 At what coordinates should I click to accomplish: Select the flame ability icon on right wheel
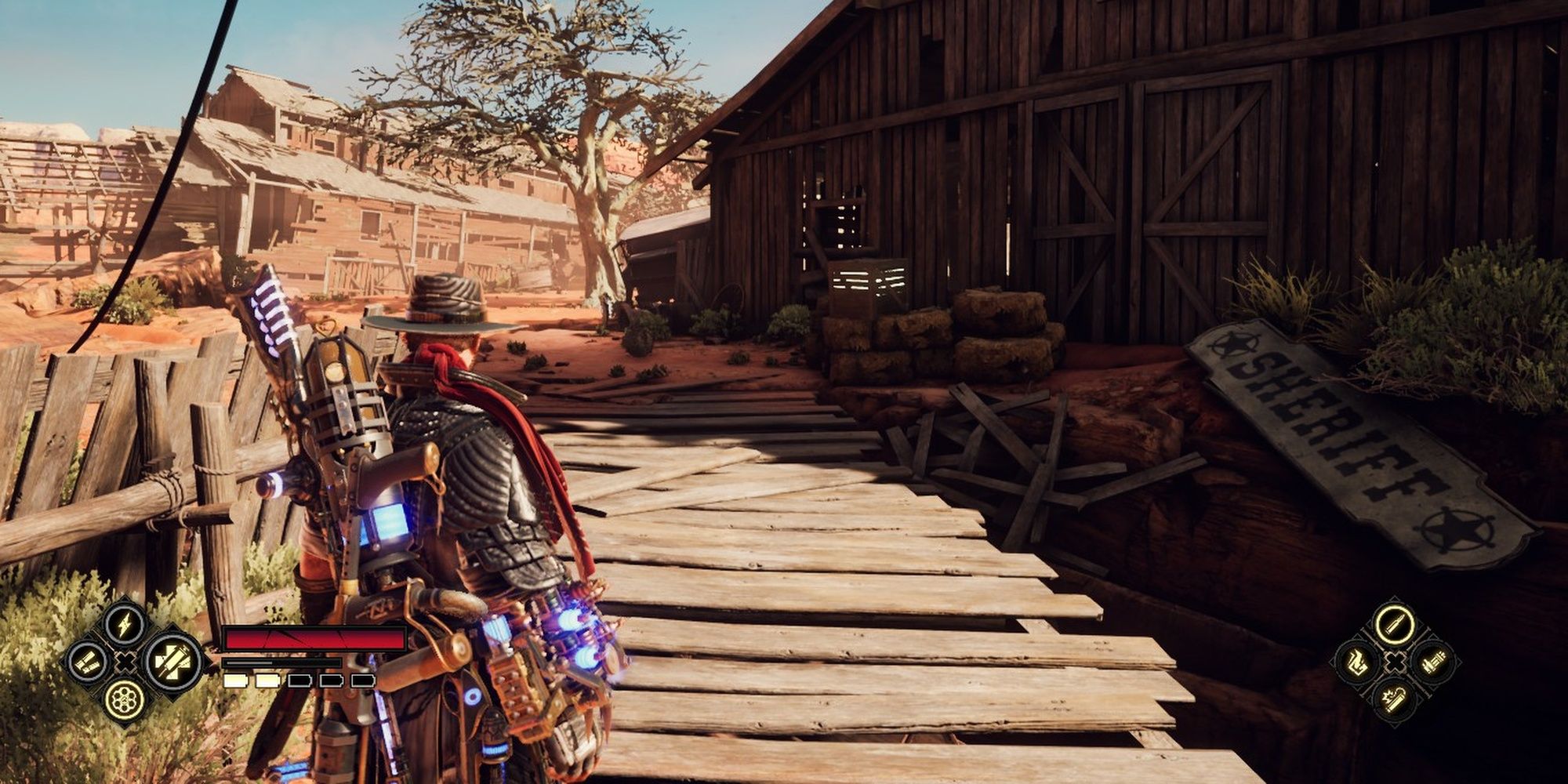click(x=1356, y=663)
